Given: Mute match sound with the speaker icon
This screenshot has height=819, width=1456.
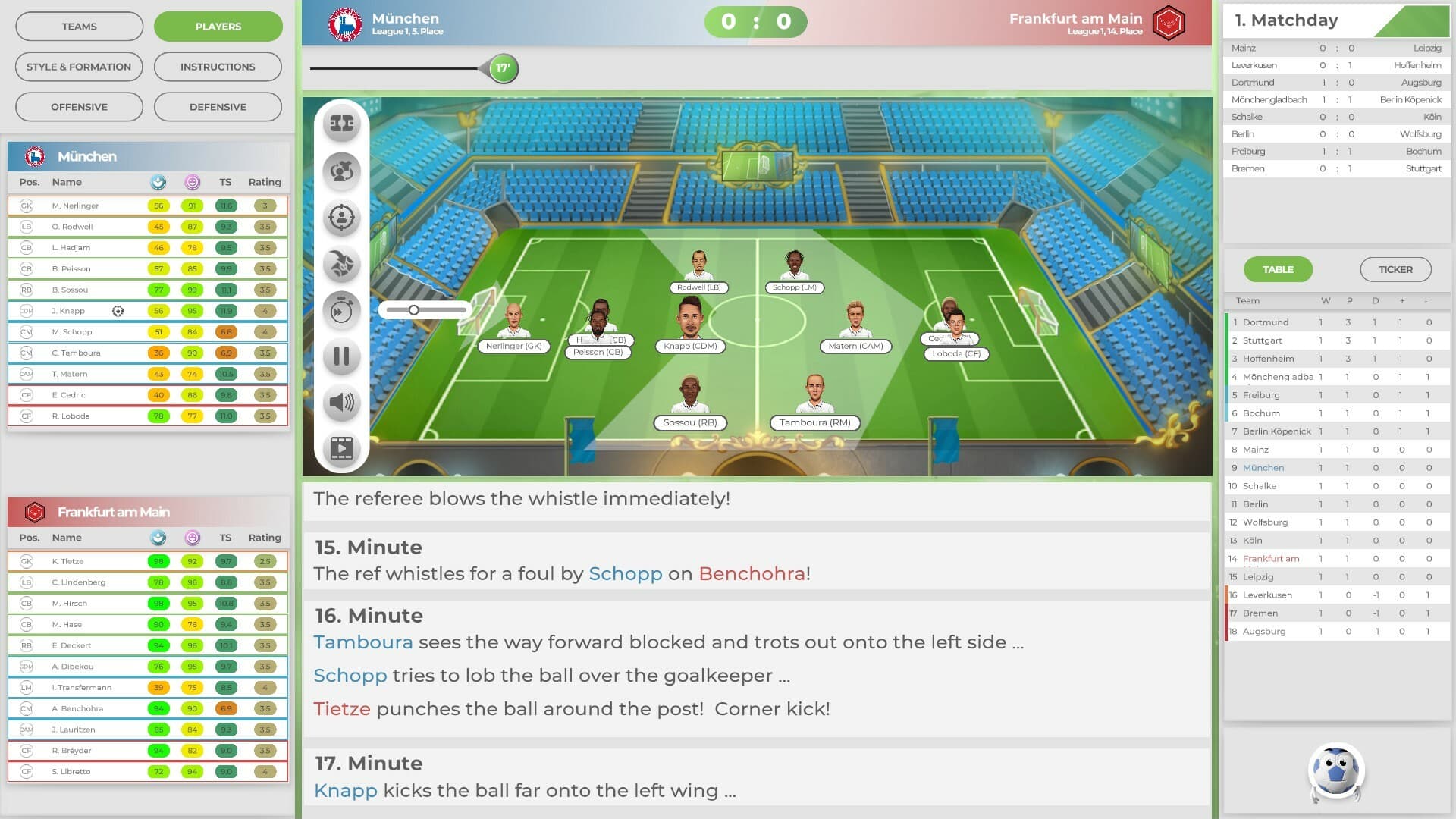Looking at the screenshot, I should [x=341, y=403].
